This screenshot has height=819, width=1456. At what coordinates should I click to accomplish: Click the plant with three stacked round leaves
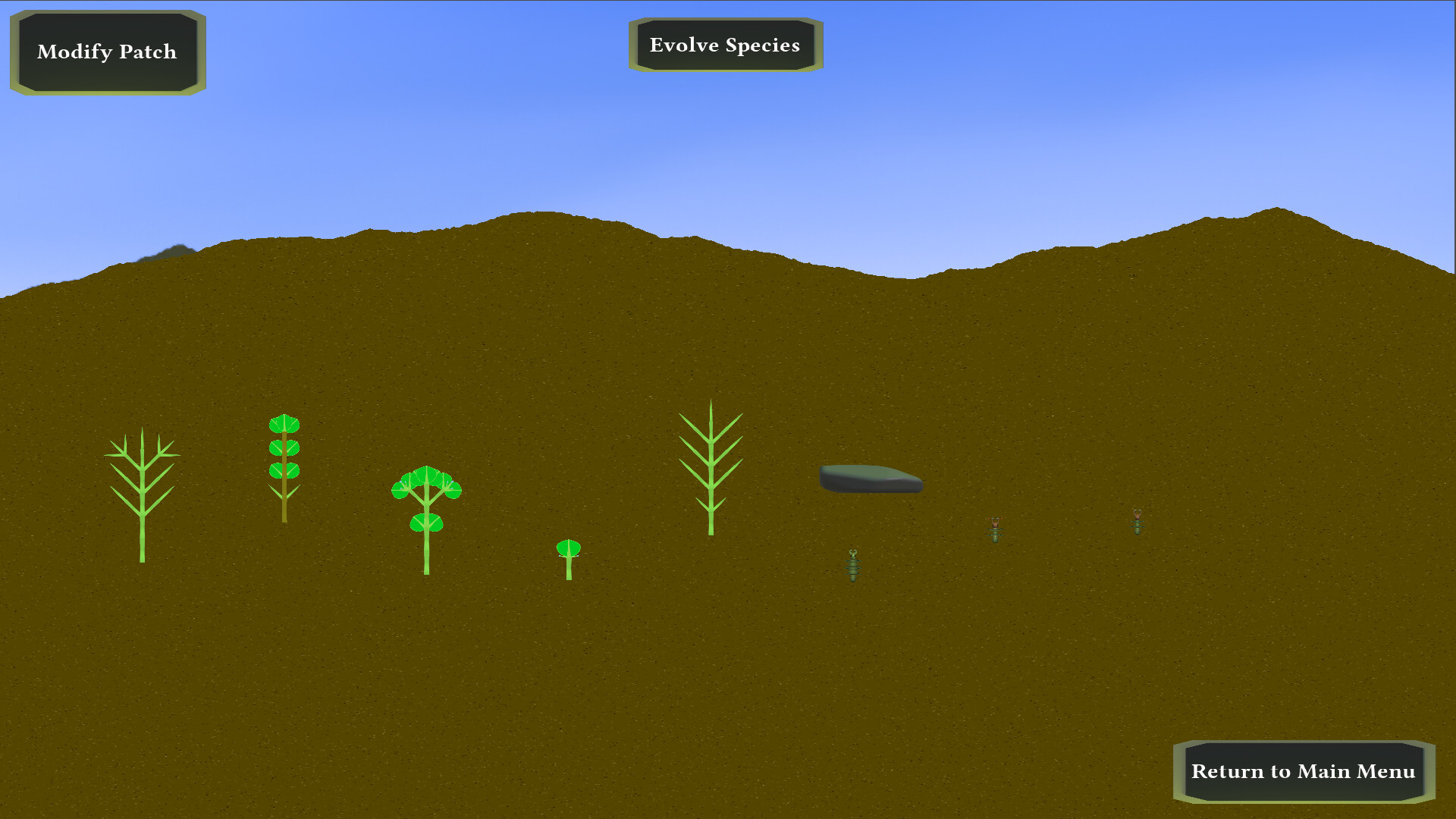pos(284,447)
